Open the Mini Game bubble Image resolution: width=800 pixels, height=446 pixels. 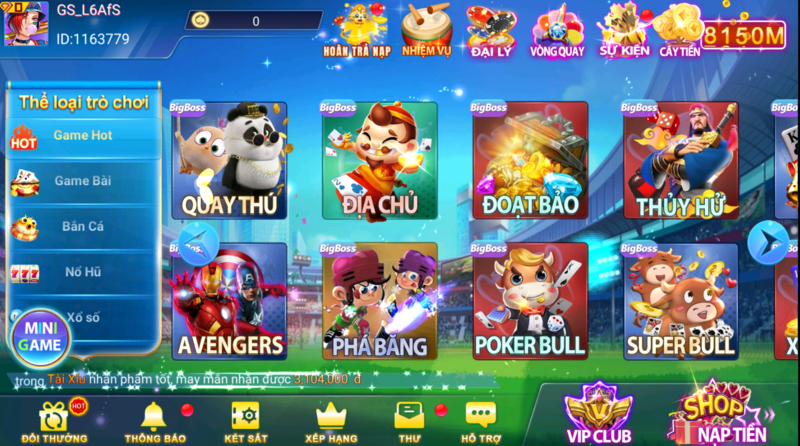click(41, 338)
